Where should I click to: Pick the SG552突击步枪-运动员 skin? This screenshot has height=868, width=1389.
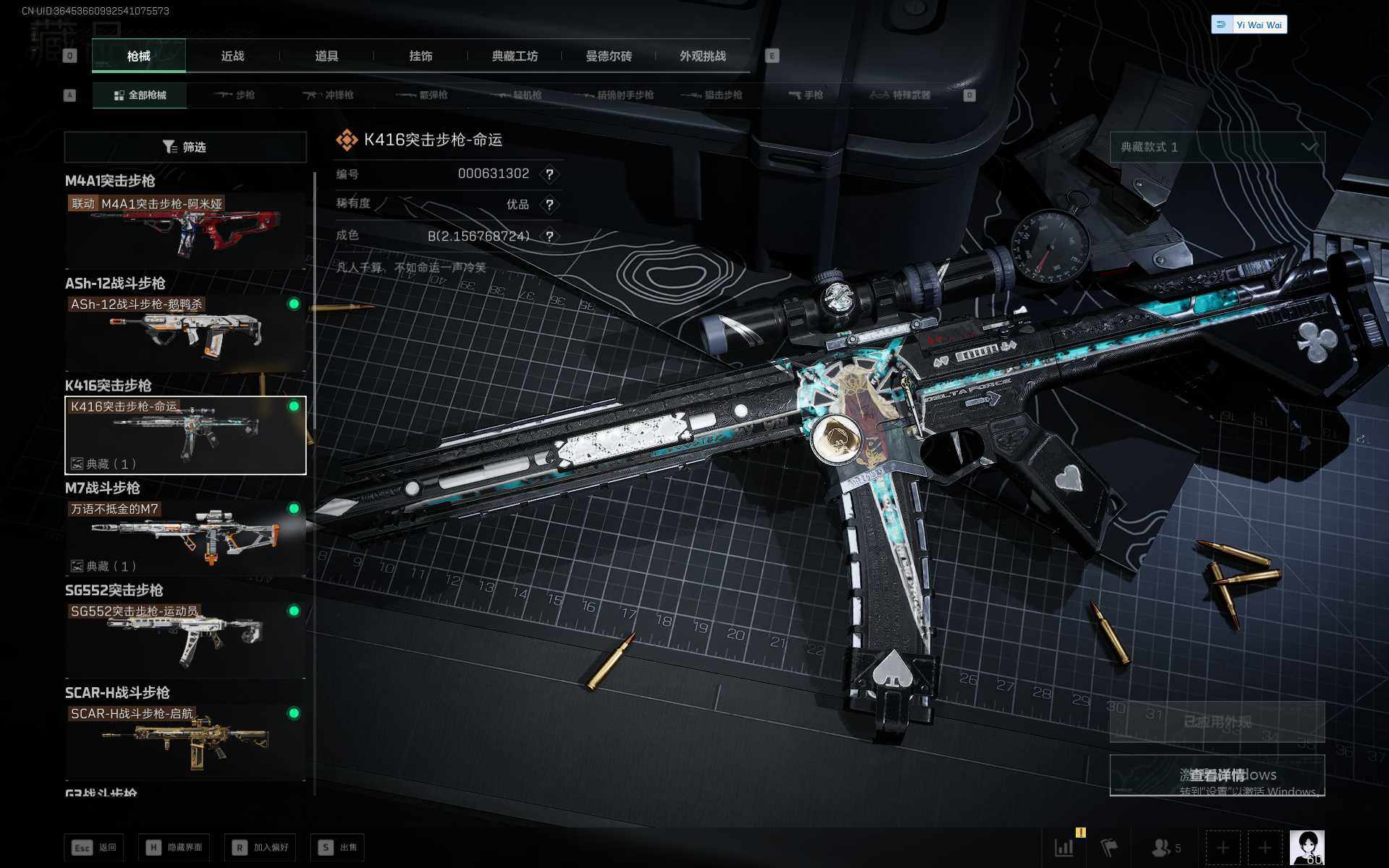(185, 640)
